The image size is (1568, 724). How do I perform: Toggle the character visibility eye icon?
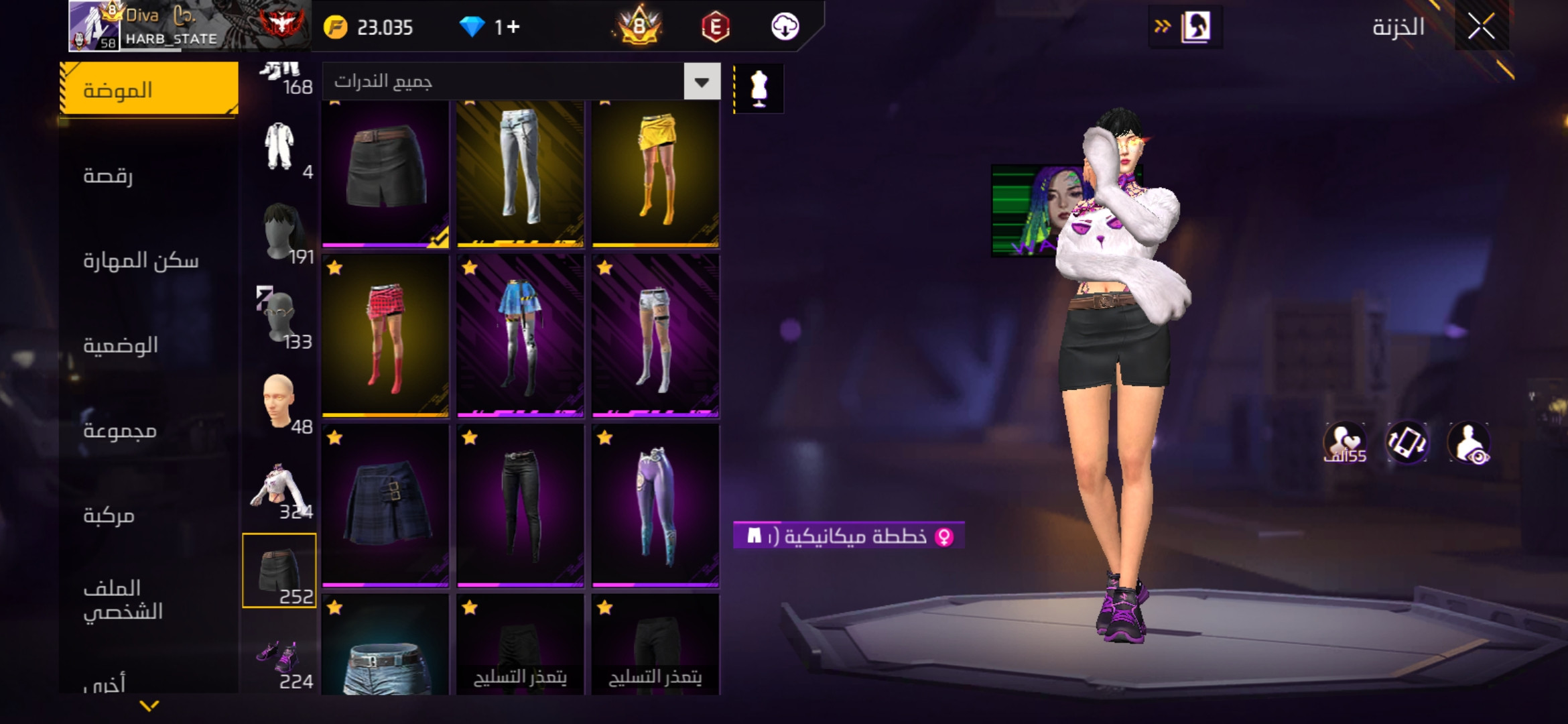tap(1468, 442)
